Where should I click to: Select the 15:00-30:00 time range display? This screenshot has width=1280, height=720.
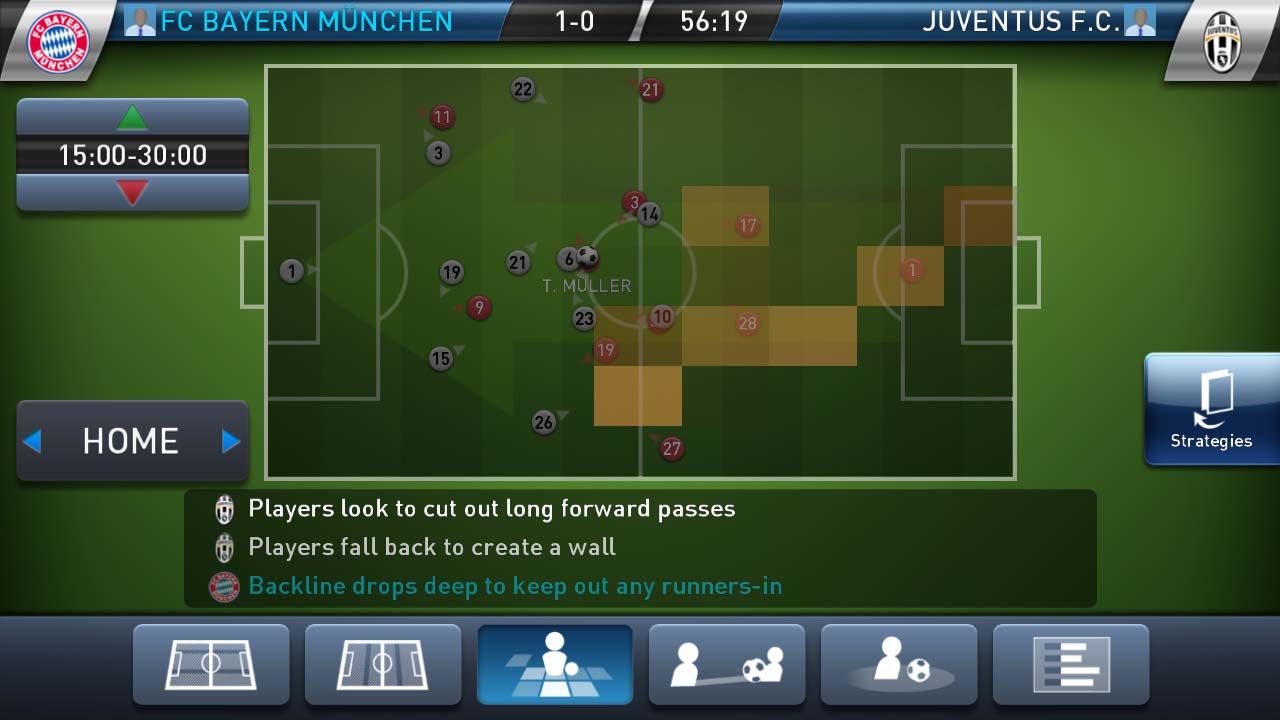coord(131,155)
